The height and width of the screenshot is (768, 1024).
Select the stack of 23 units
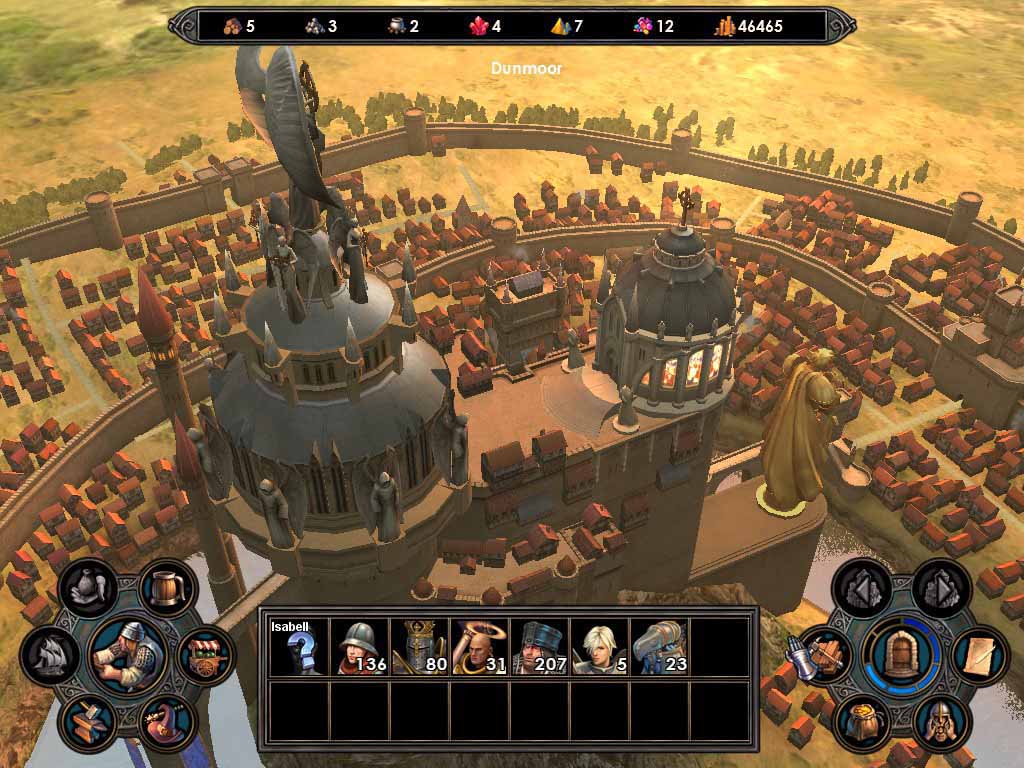(659, 647)
